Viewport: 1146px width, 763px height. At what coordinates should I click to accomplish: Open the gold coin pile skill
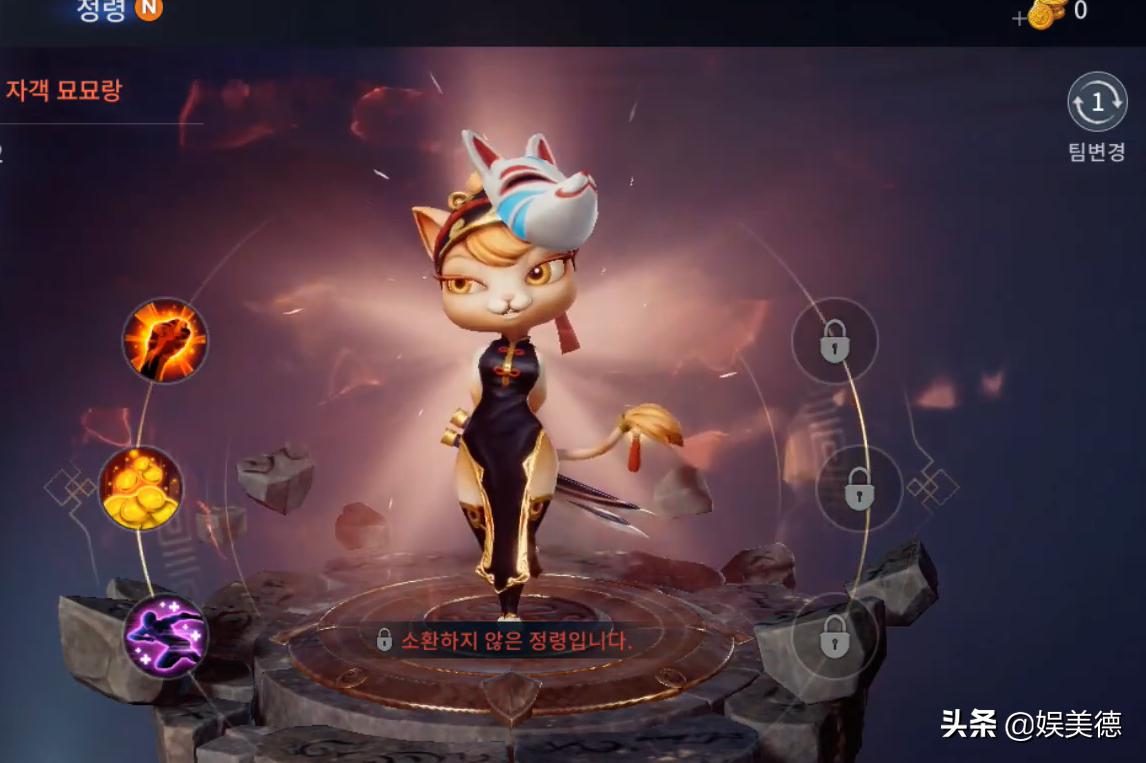click(141, 488)
